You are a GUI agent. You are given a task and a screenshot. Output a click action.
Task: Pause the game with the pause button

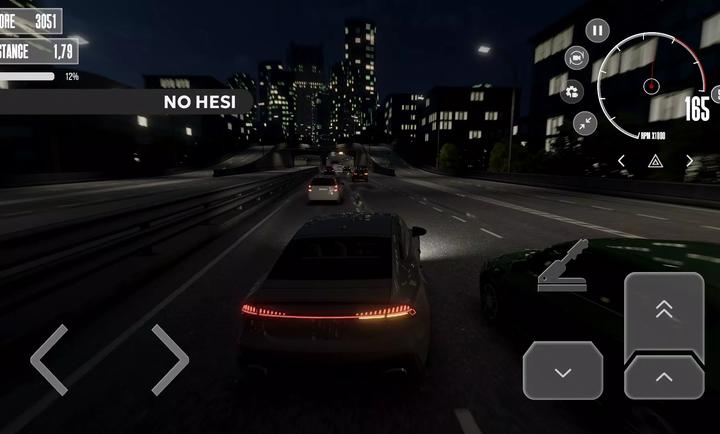(x=598, y=30)
